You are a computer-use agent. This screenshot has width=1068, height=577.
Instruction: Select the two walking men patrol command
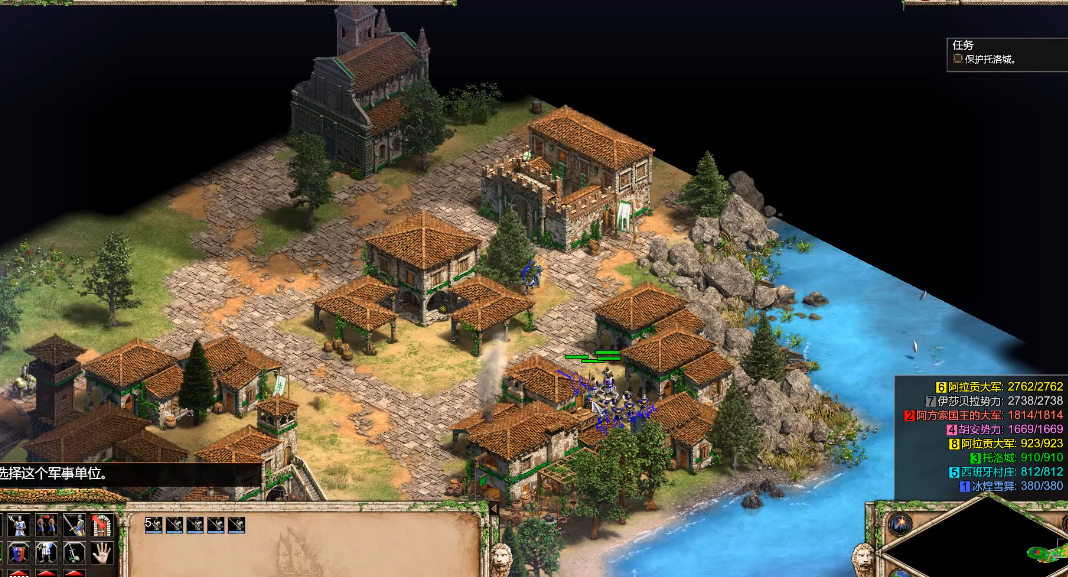point(46,524)
